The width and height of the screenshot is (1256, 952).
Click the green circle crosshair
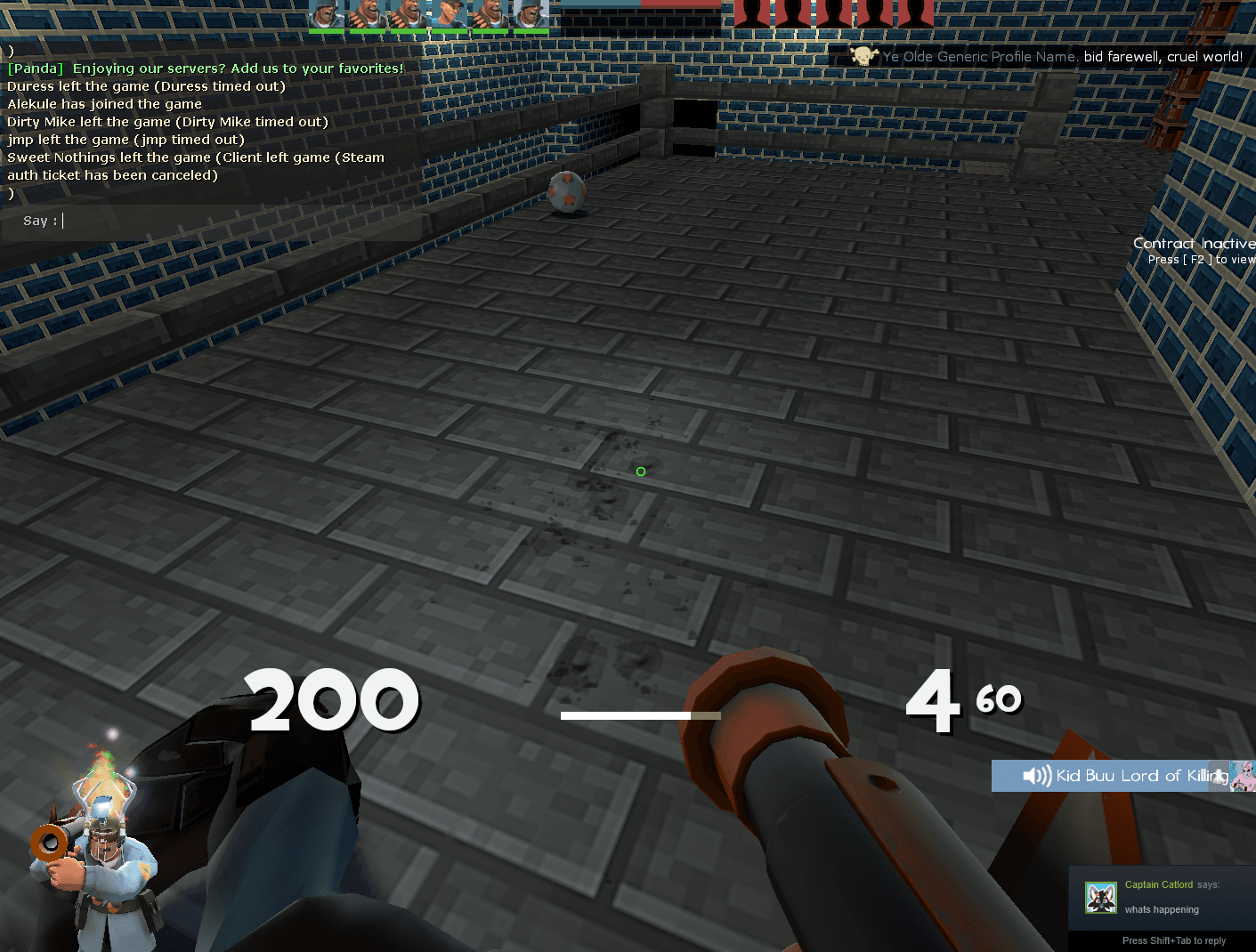click(x=640, y=471)
